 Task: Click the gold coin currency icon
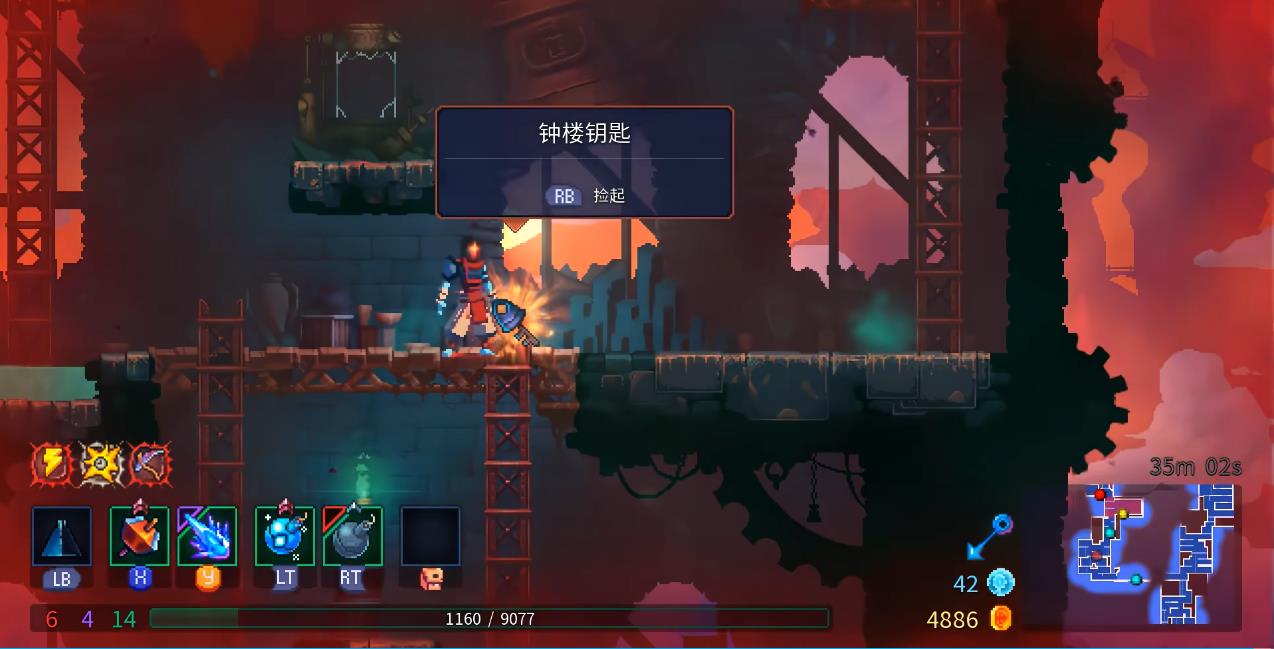(1000, 619)
